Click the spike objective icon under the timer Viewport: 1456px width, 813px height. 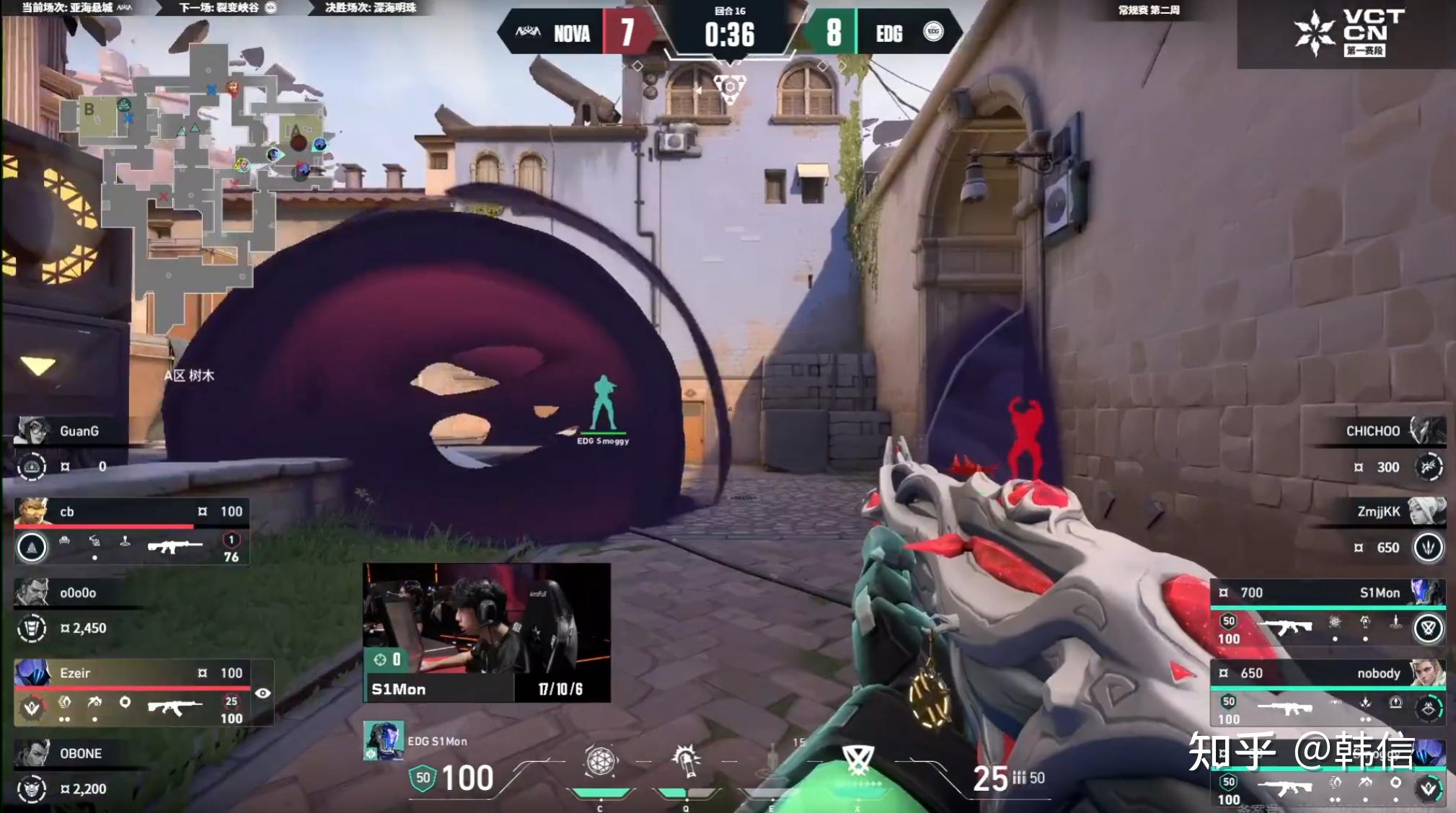(x=730, y=88)
